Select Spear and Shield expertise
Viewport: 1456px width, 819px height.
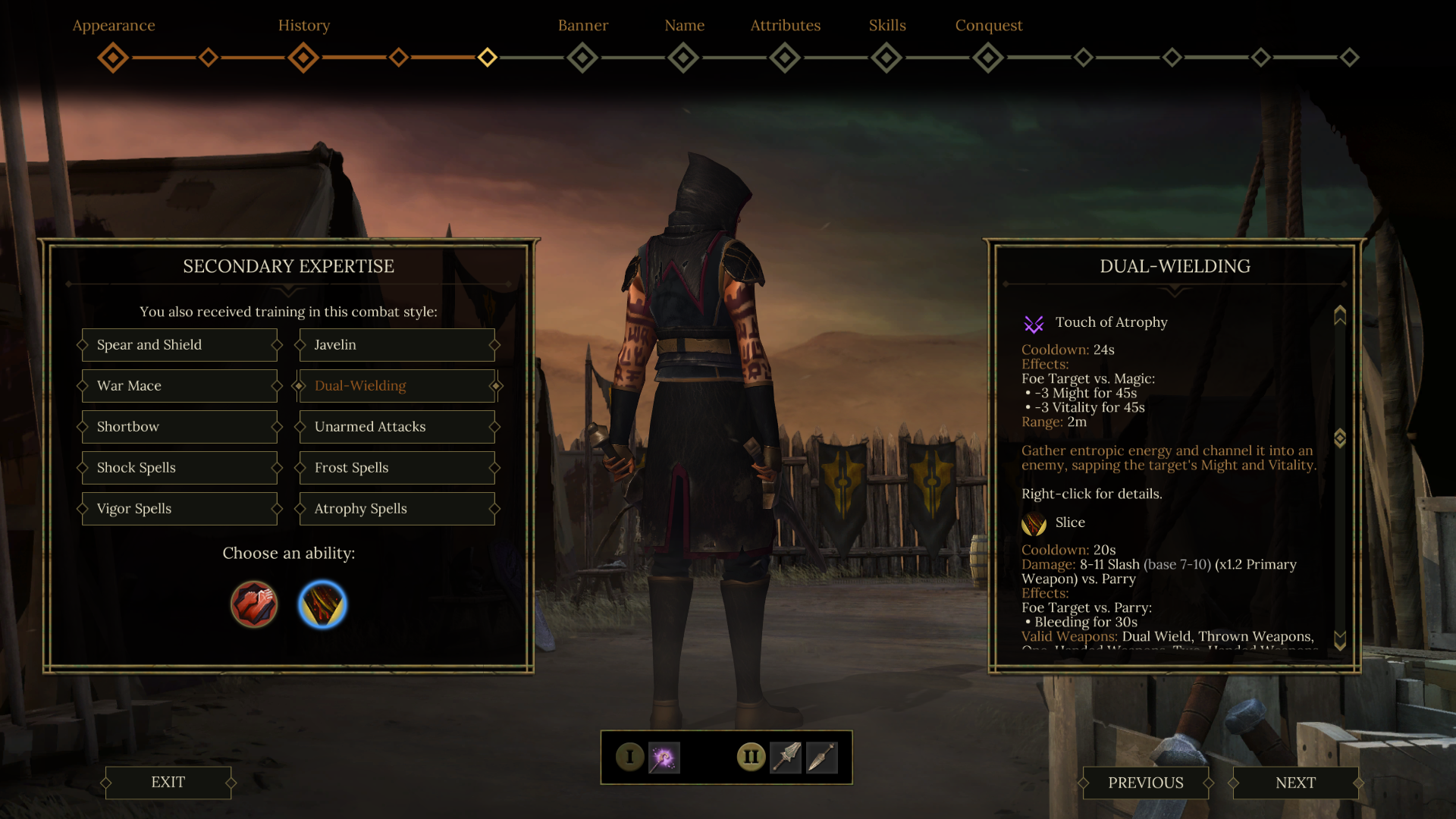(x=180, y=345)
